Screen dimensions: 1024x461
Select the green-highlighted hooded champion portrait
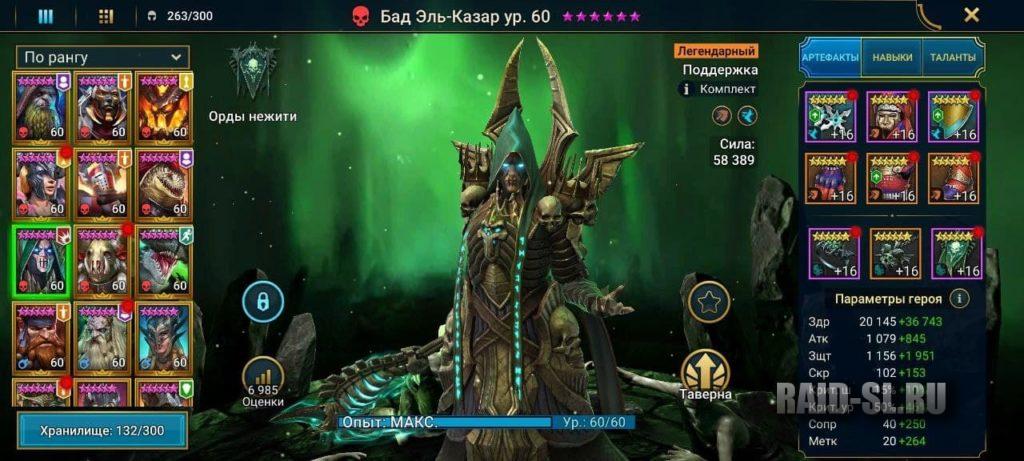[41, 260]
